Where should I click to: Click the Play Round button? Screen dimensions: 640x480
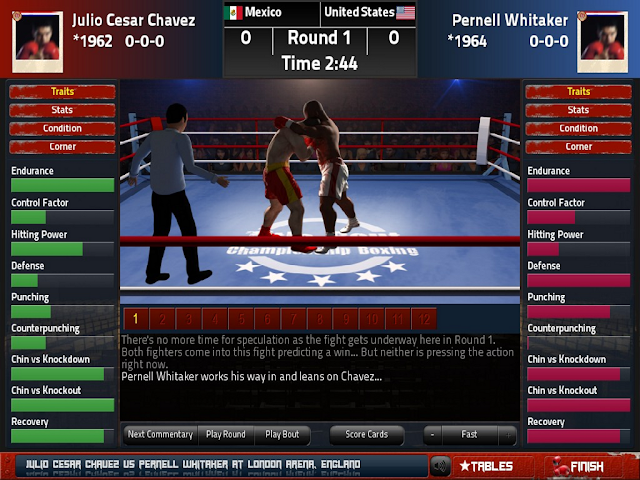coord(226,435)
